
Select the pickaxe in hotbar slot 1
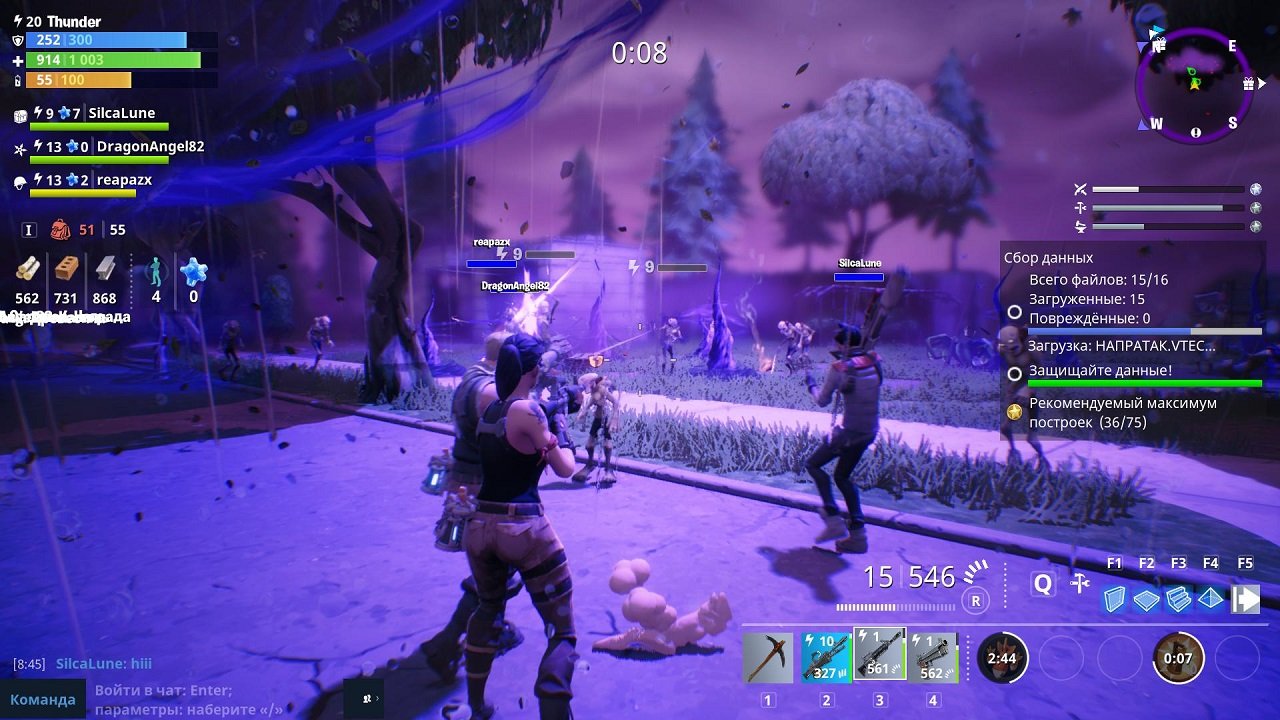tap(767, 657)
